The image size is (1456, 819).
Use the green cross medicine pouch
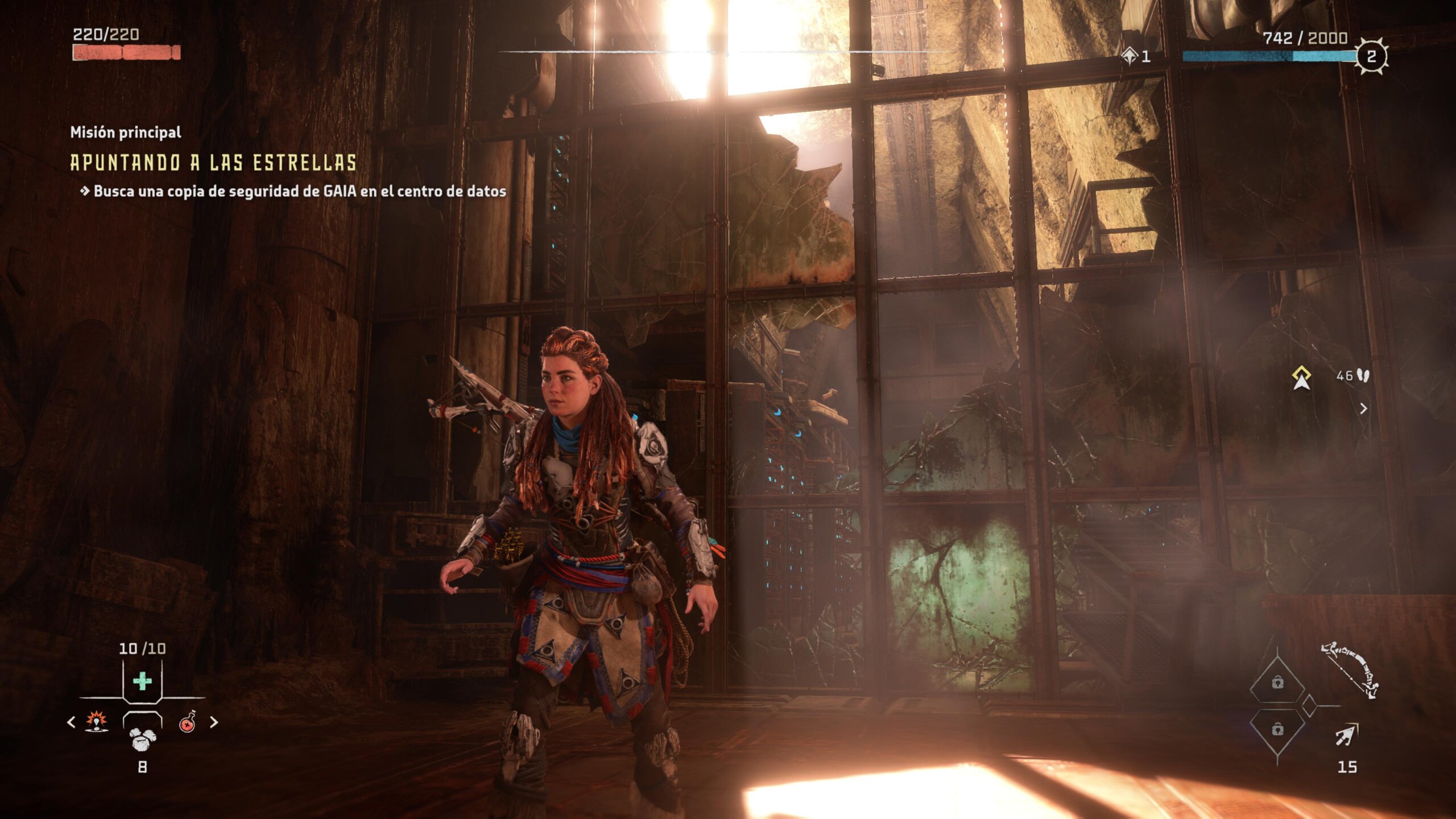coord(142,681)
